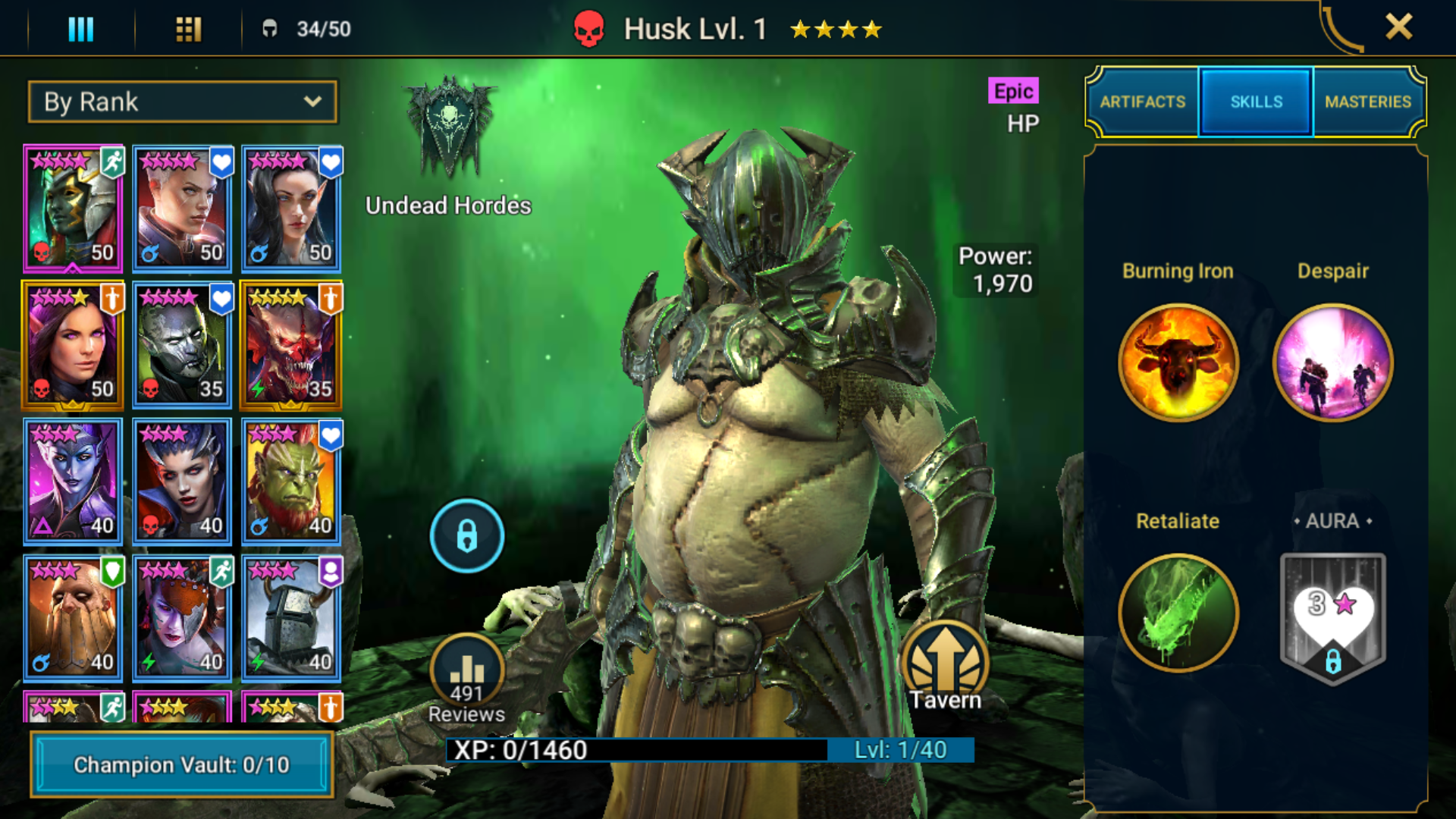Open the By Rank sorting dropdown
Image resolution: width=1456 pixels, height=819 pixels.
(182, 102)
